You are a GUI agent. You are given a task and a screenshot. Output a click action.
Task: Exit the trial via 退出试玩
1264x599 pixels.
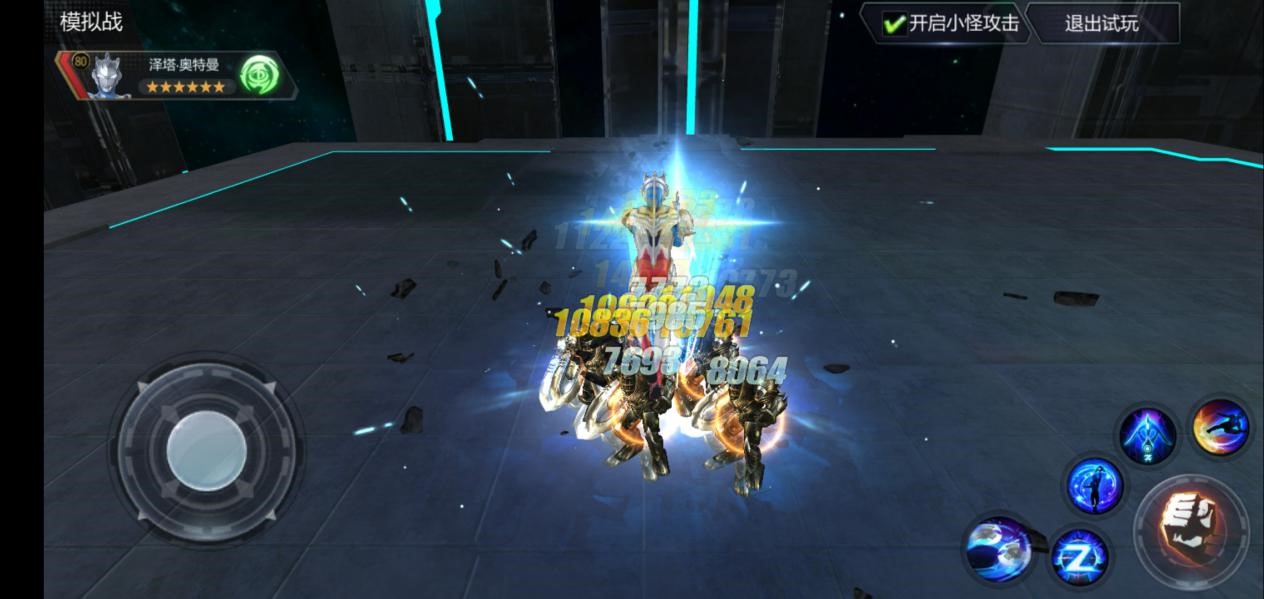[x=1101, y=24]
